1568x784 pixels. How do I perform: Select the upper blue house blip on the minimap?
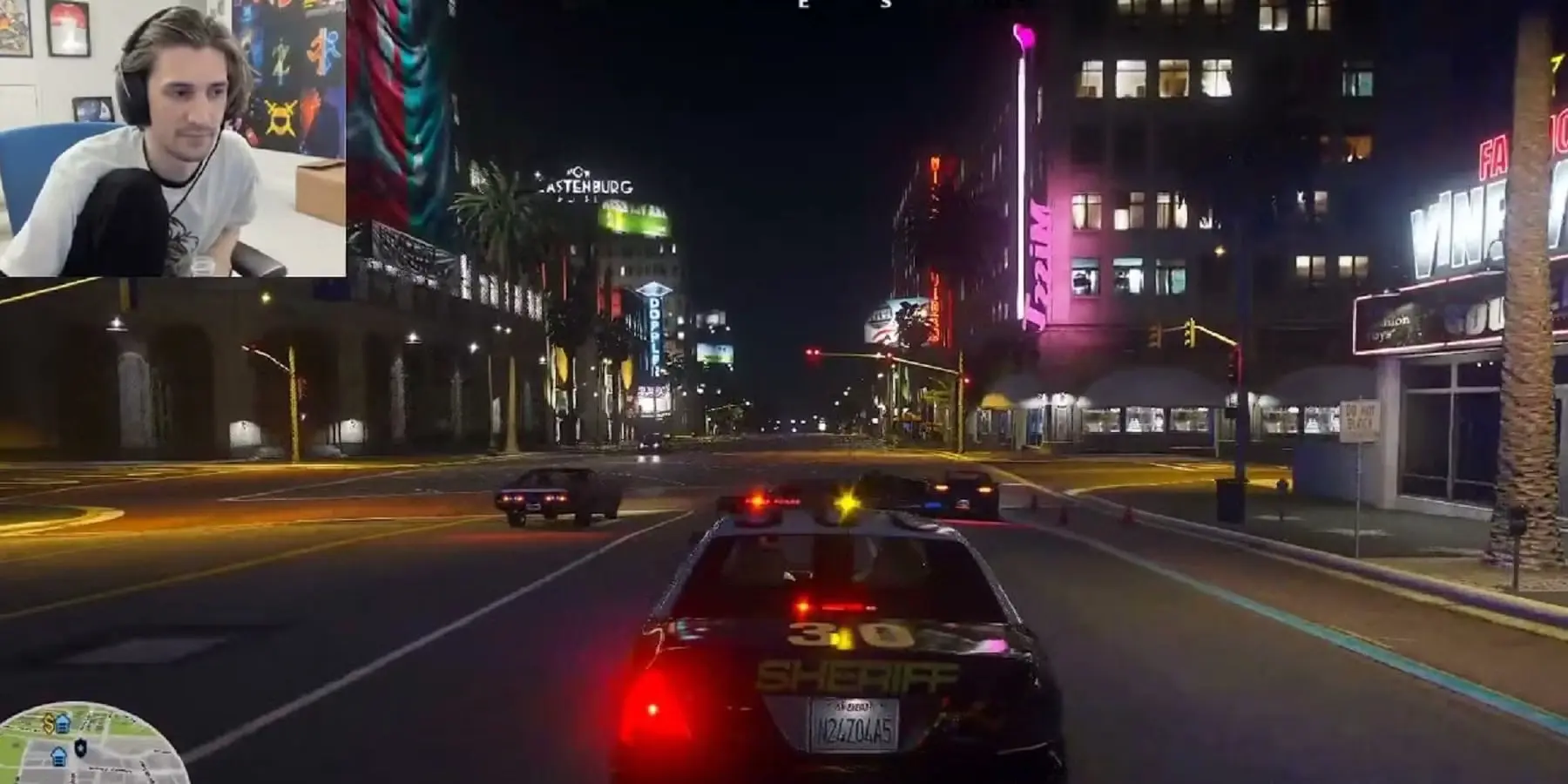click(x=62, y=722)
